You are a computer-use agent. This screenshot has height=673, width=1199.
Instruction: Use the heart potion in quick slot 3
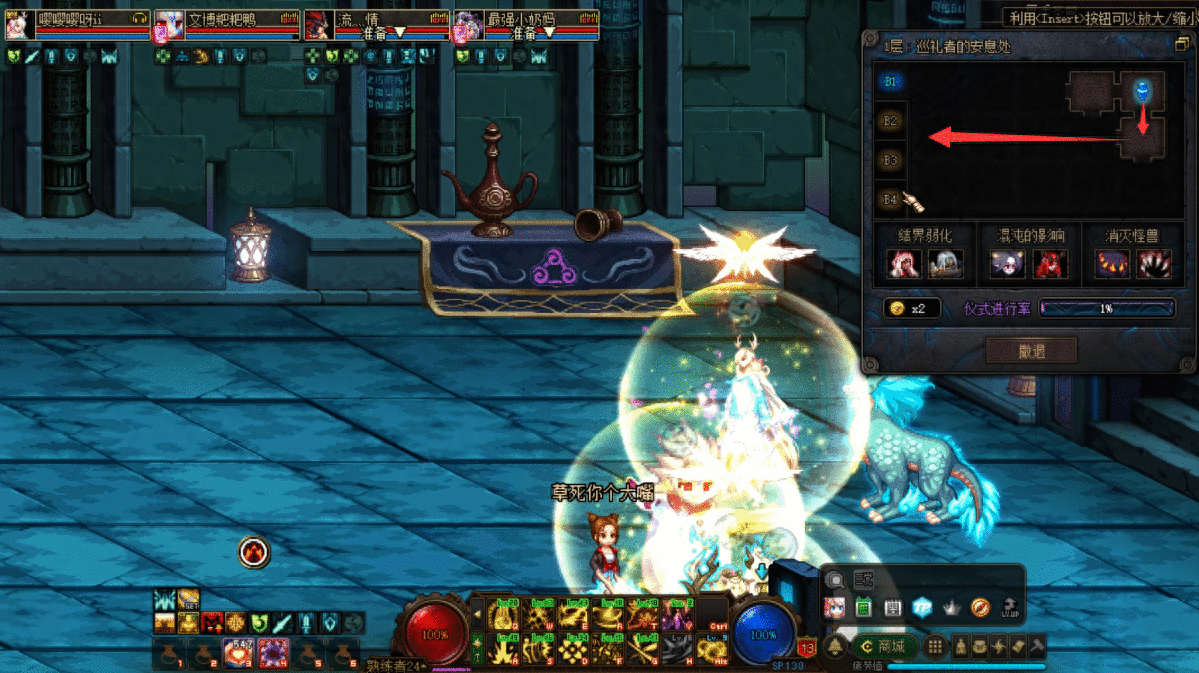[240, 653]
